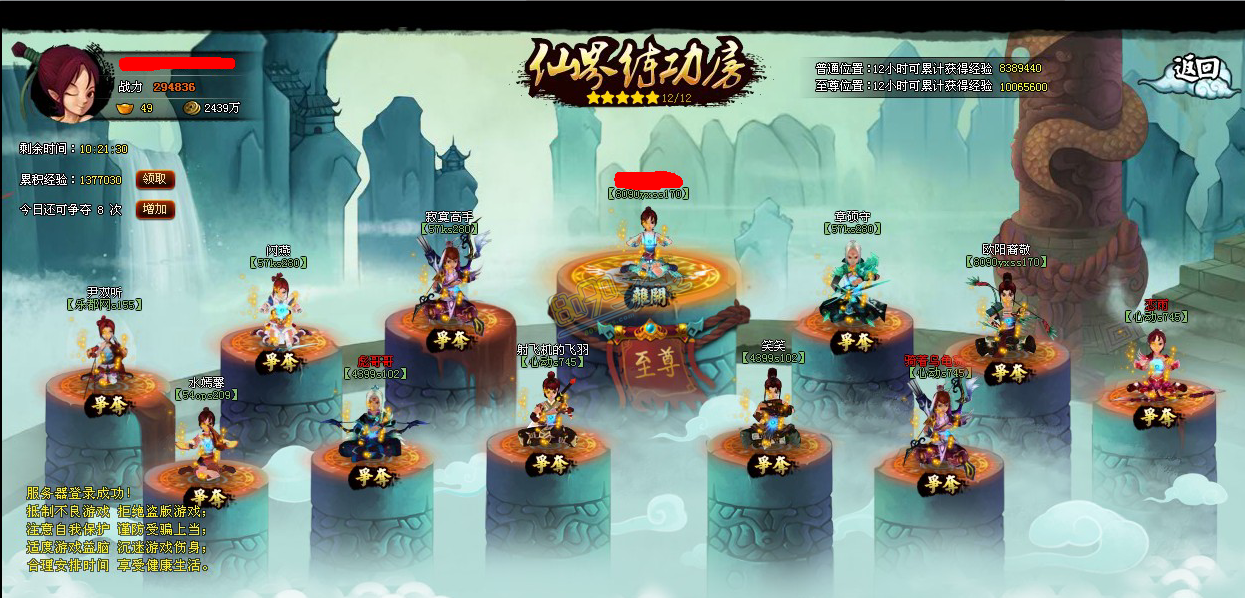Challenge 闪燕 with the 争夺 button

point(279,361)
